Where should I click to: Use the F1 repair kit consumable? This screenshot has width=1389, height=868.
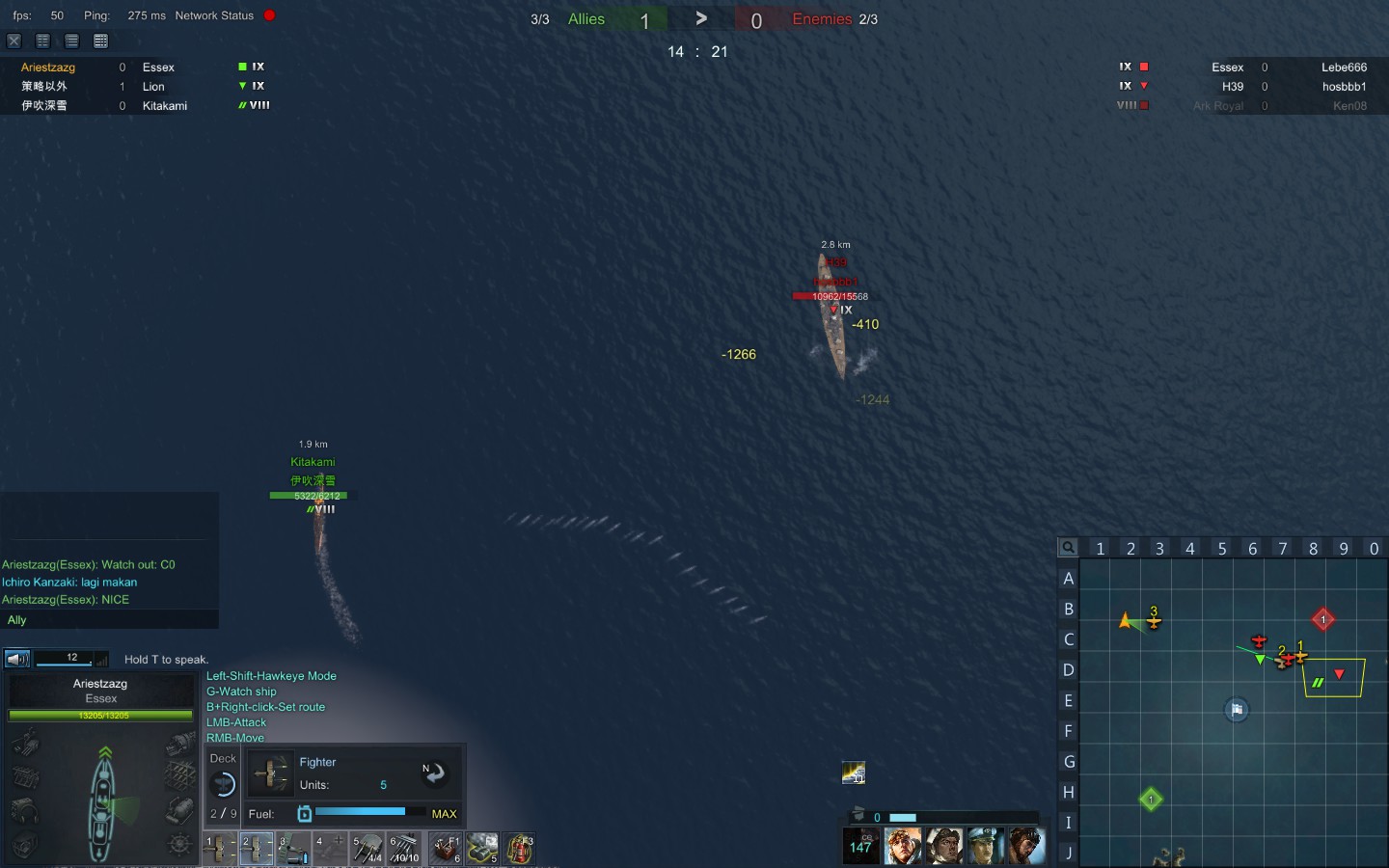(446, 848)
